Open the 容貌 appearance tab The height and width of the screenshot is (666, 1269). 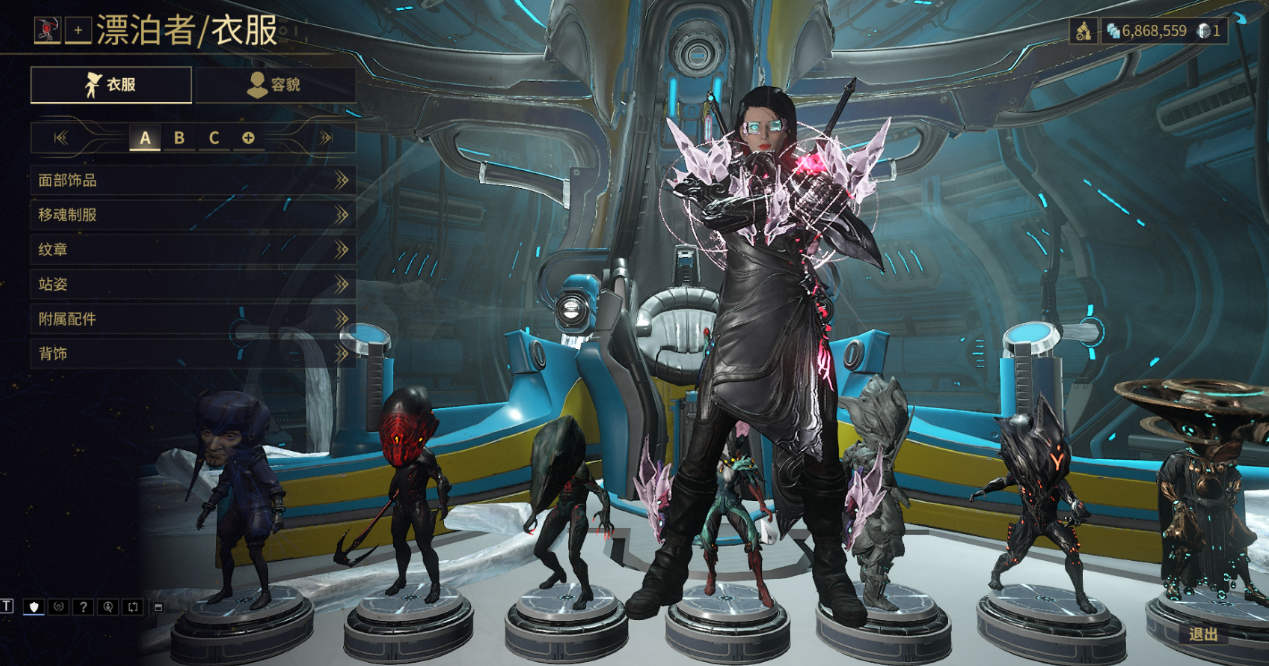275,85
